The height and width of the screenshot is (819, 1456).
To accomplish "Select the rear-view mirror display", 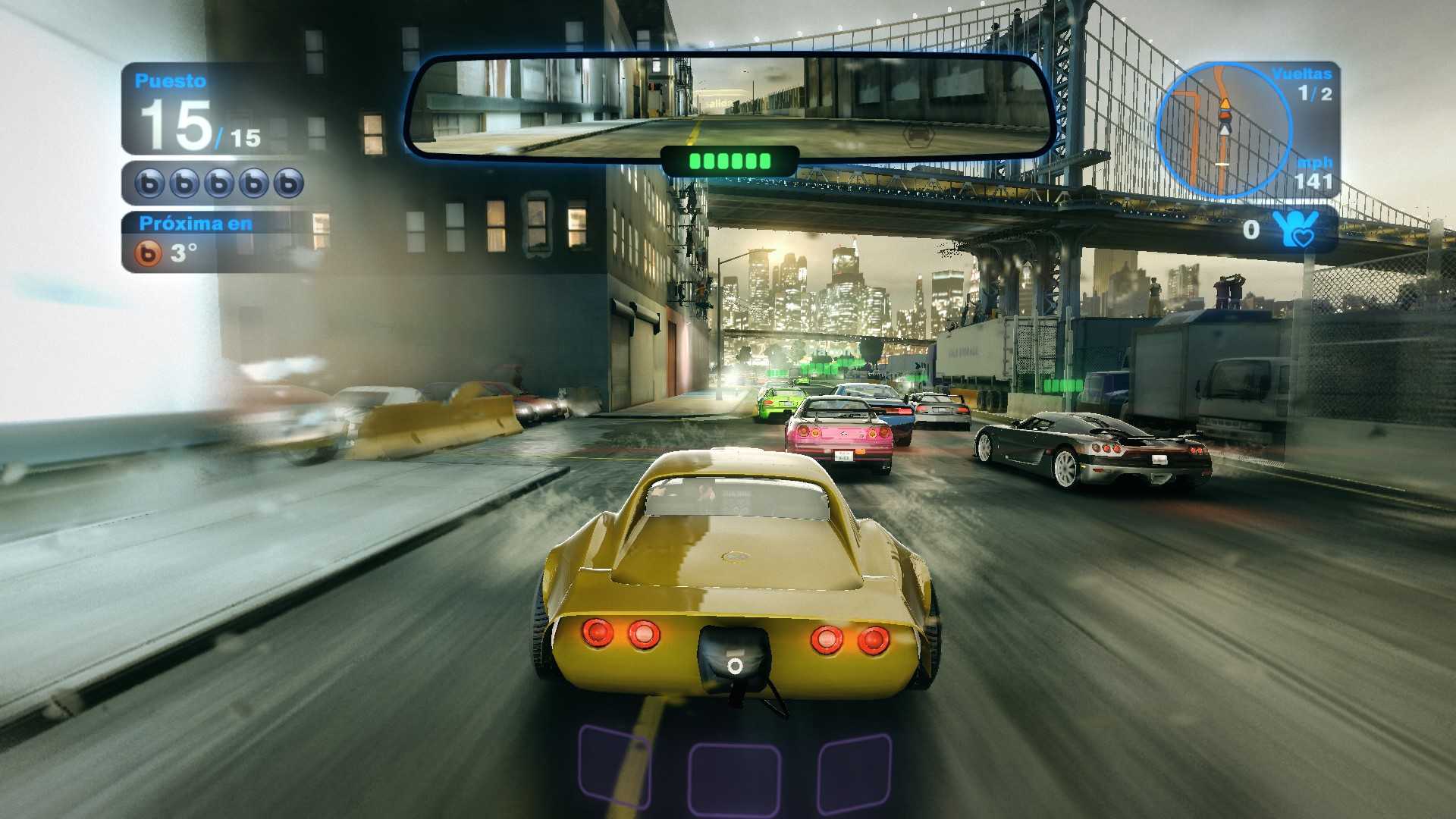I will (730, 106).
